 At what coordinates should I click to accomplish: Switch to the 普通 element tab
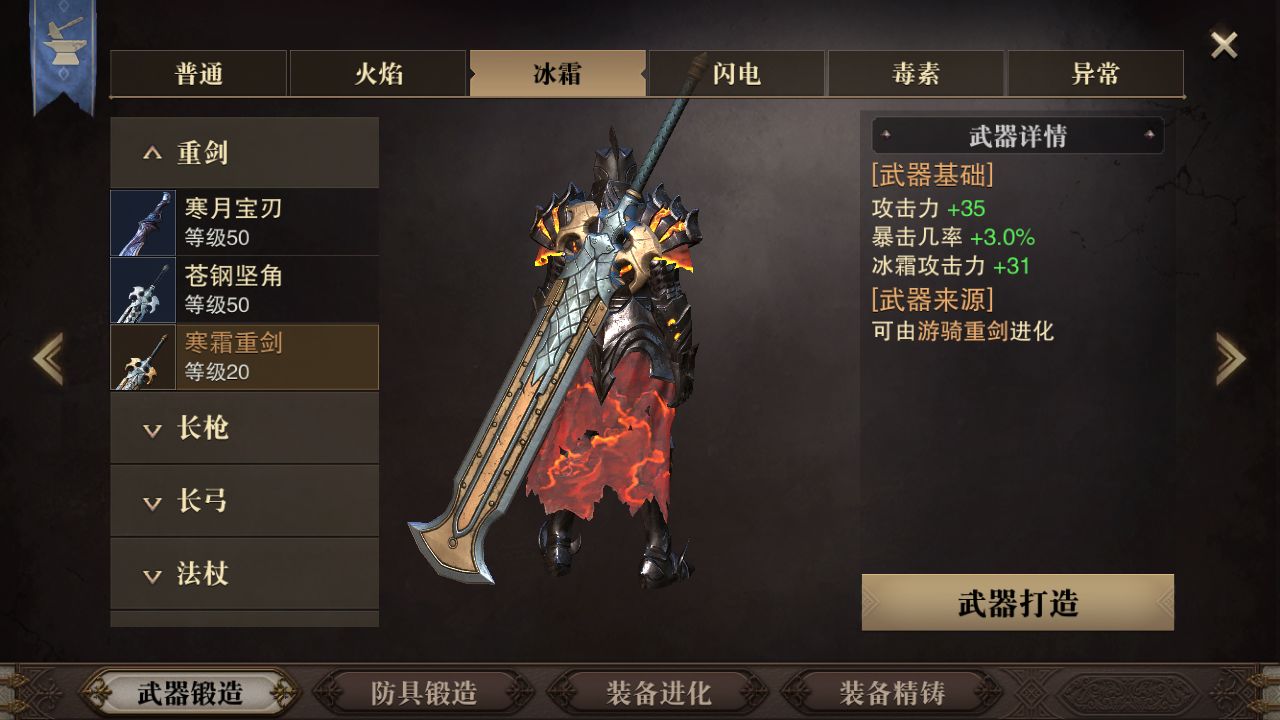click(199, 74)
